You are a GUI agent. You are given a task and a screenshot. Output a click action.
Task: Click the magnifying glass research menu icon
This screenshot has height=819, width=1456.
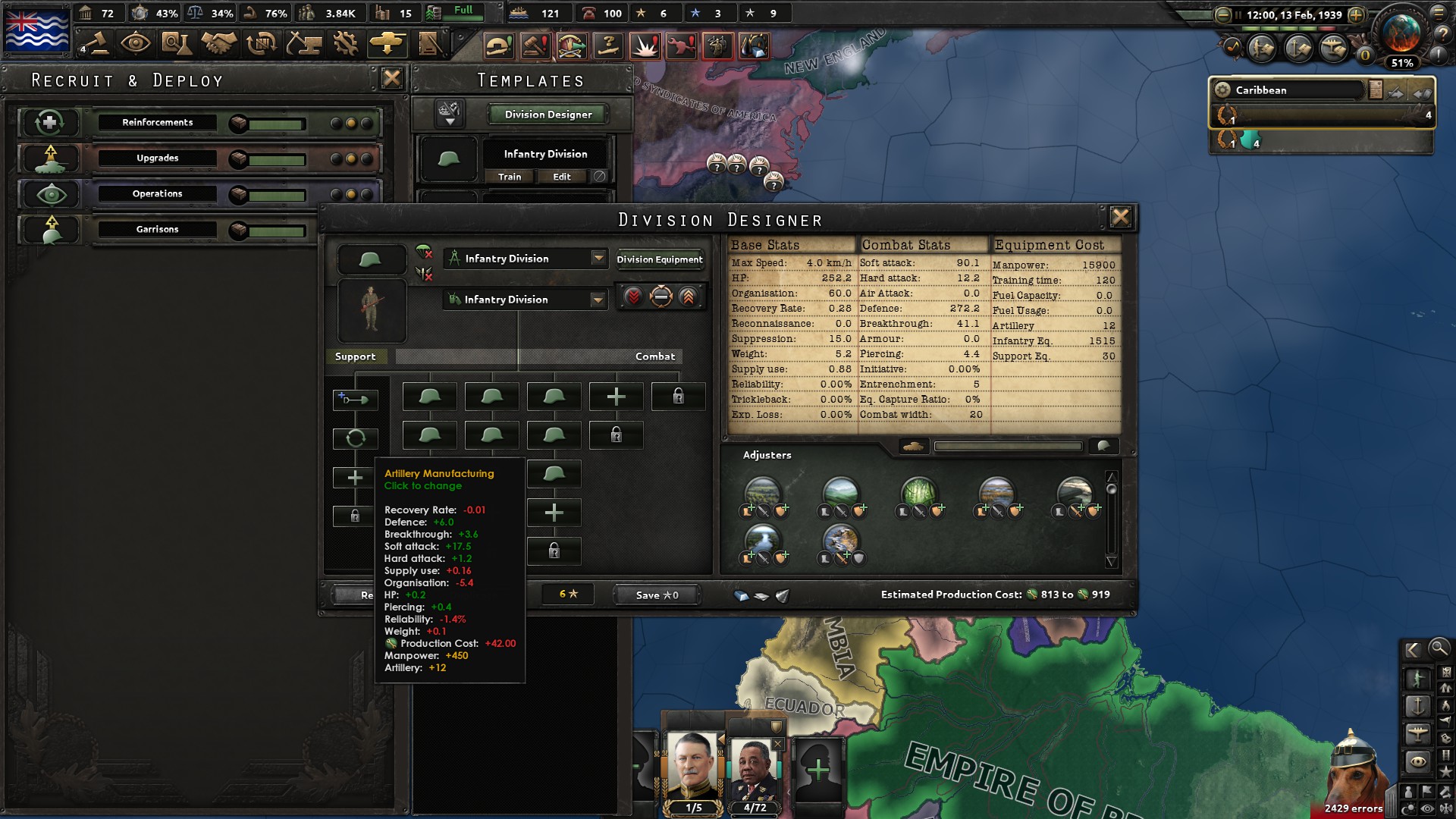tap(177, 43)
